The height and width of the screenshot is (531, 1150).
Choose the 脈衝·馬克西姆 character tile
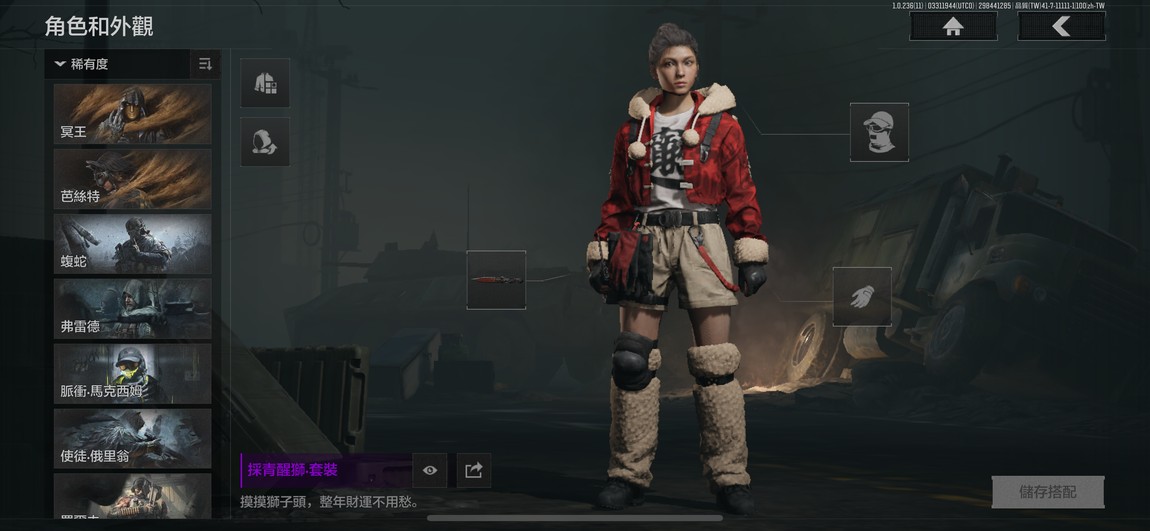tap(133, 374)
